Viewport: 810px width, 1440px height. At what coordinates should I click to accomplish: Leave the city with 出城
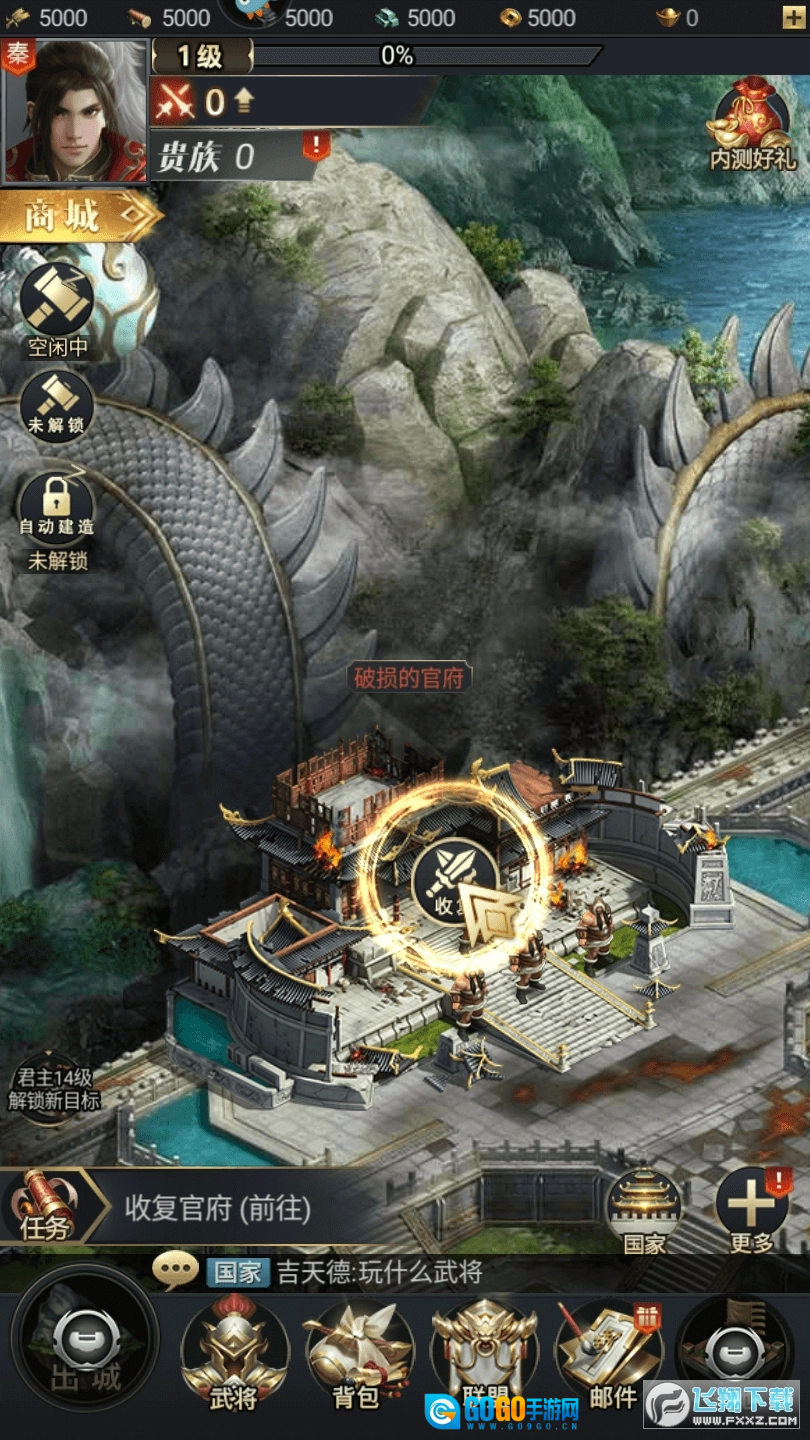[x=85, y=1353]
